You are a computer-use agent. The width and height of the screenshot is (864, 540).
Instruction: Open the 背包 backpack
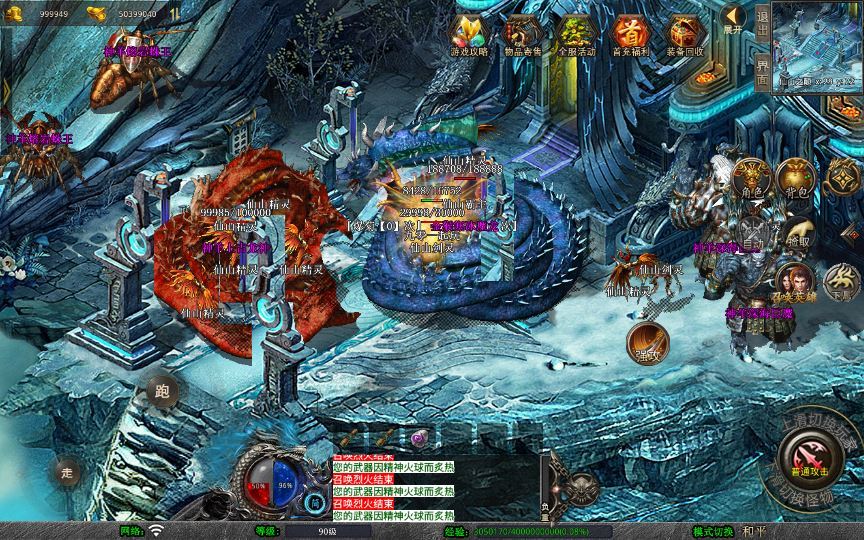(797, 178)
